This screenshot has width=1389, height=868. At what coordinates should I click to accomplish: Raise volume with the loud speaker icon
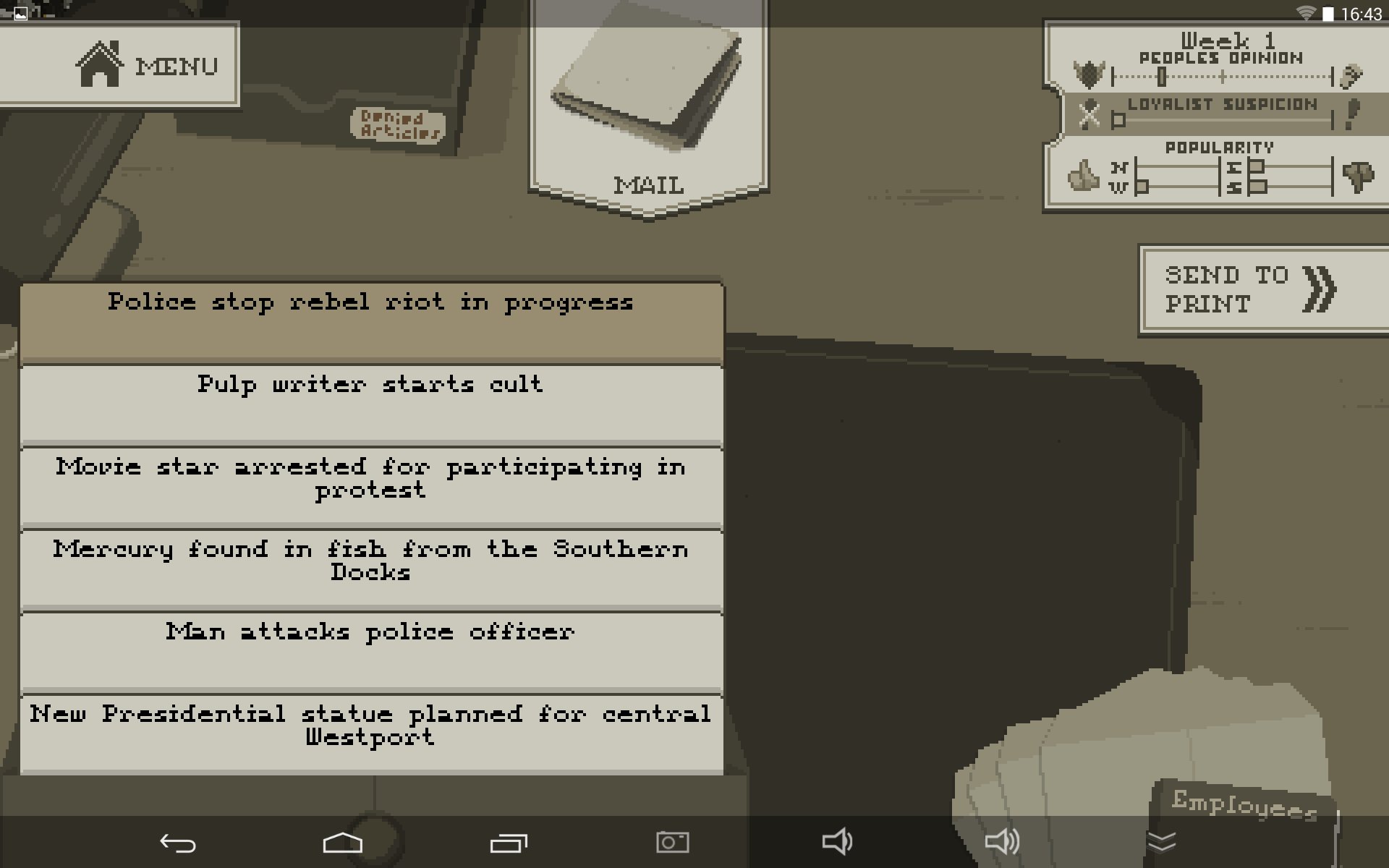[1002, 842]
